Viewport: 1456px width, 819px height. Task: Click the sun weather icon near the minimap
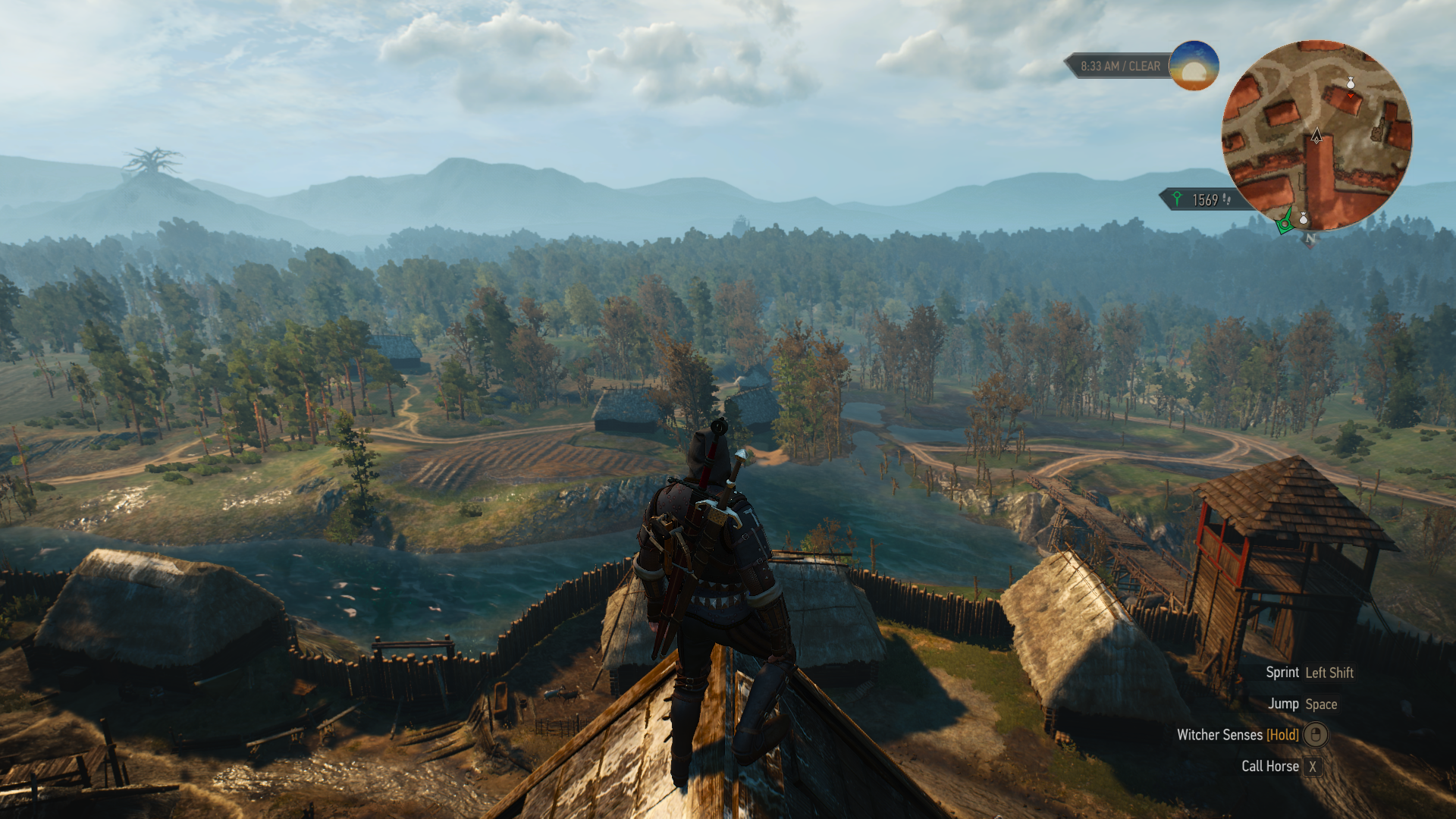(1193, 67)
